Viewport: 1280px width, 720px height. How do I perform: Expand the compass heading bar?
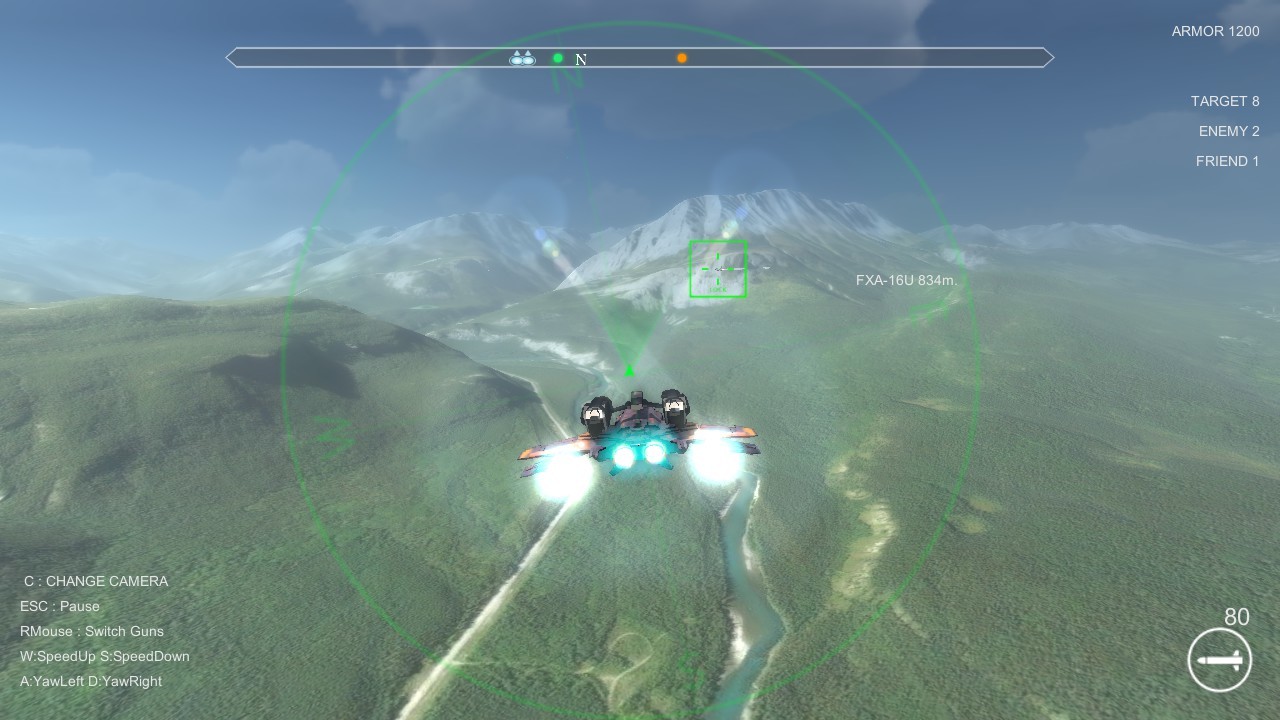click(x=640, y=57)
